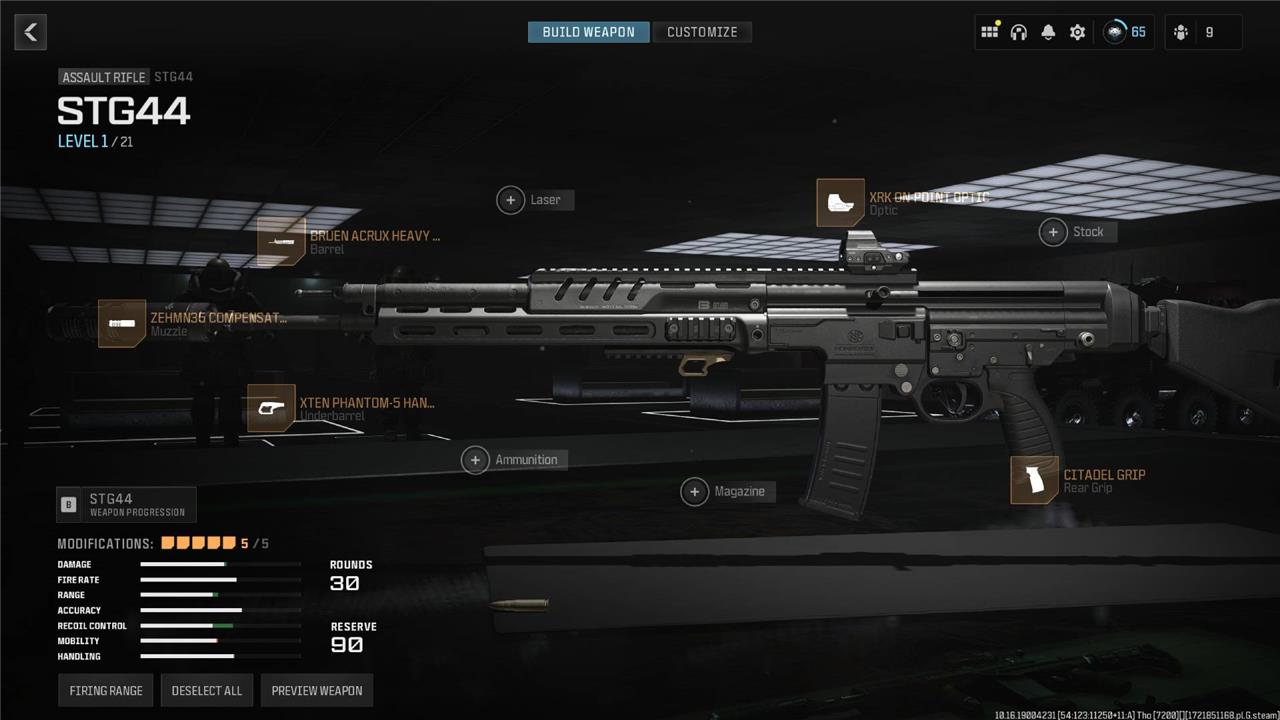Open Preview Weapon

317,690
